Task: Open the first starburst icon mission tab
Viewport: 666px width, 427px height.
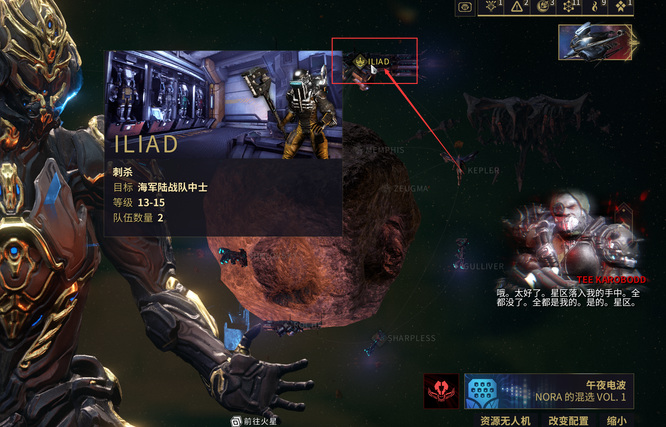Action: [x=493, y=7]
